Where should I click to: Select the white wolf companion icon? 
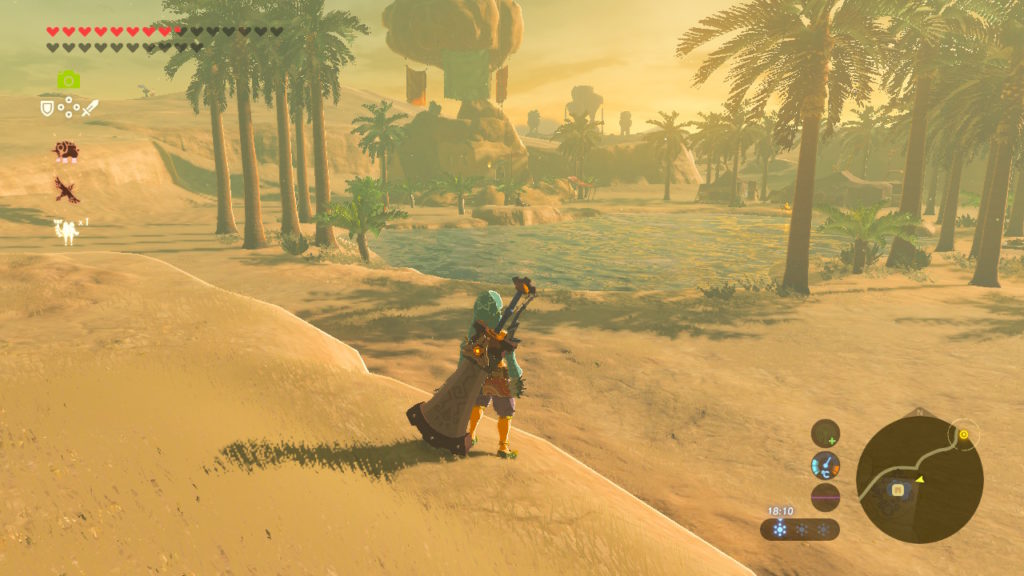click(x=67, y=231)
